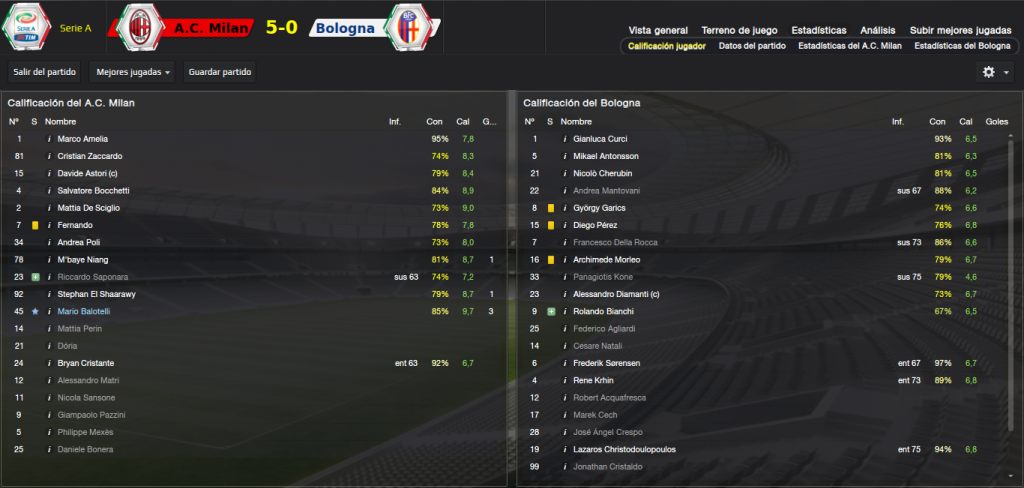
Task: Open the Mejores jugadas dropdown
Action: click(131, 72)
